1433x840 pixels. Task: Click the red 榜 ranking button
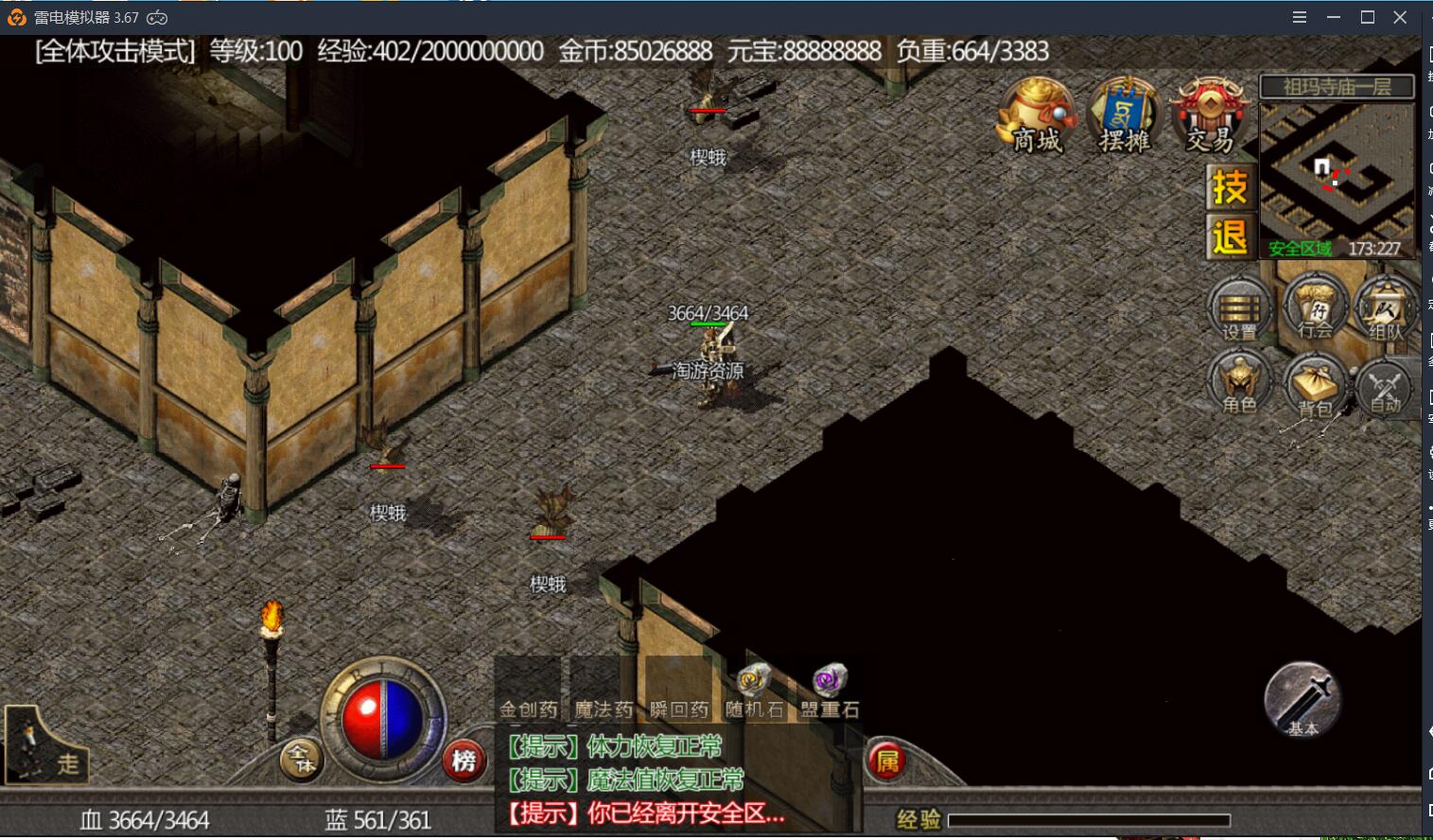point(463,760)
